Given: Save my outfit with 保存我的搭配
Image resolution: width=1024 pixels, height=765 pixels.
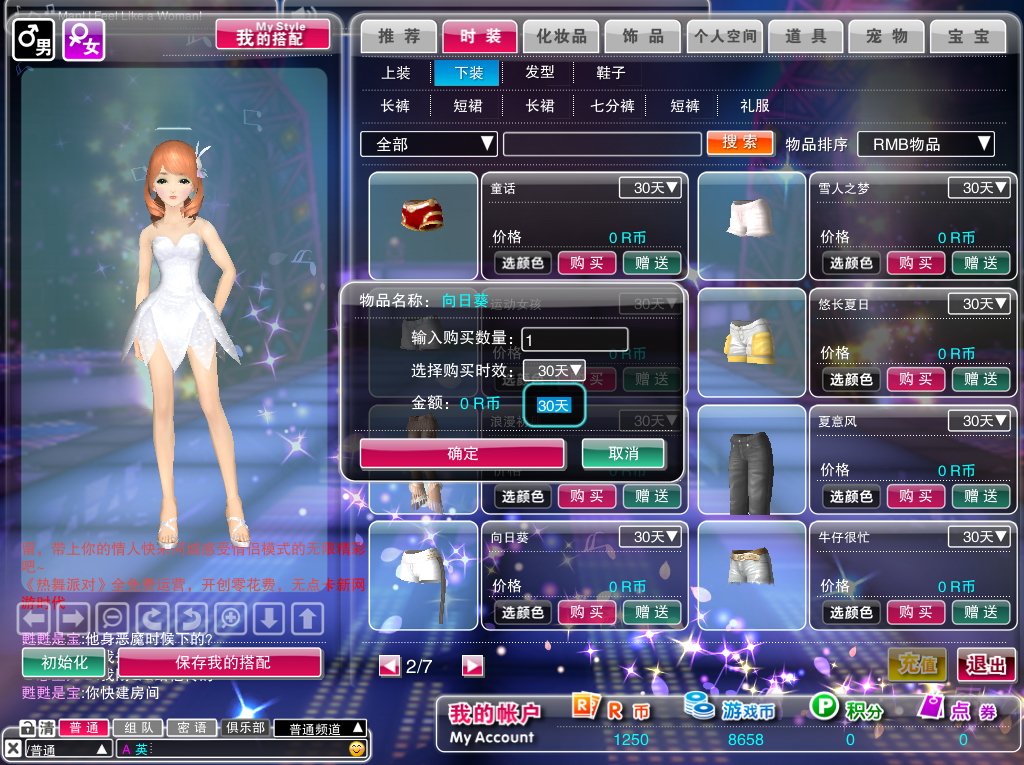Looking at the screenshot, I should 221,662.
